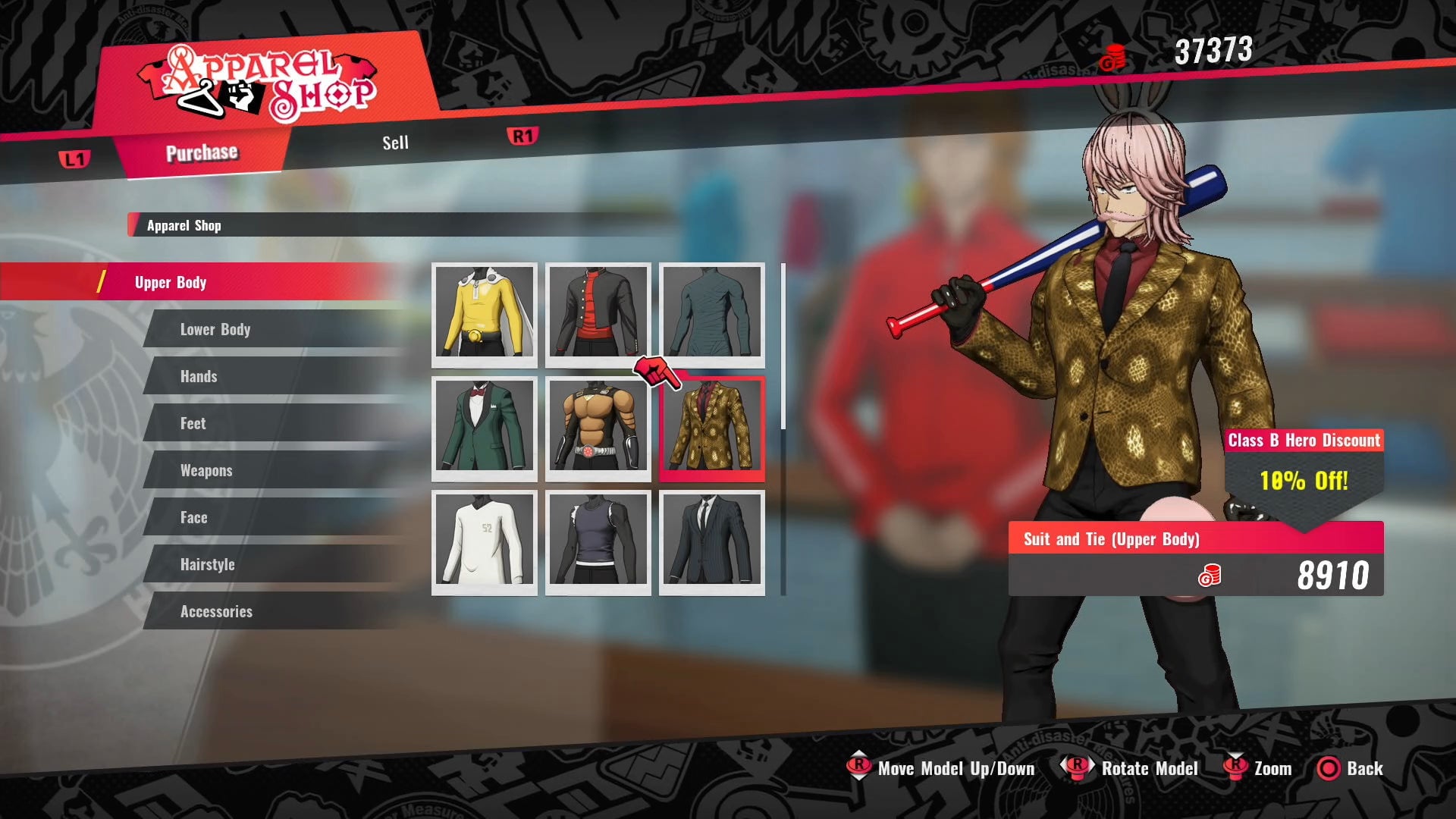Select the pinstripe business suit thumbnail

coord(711,542)
